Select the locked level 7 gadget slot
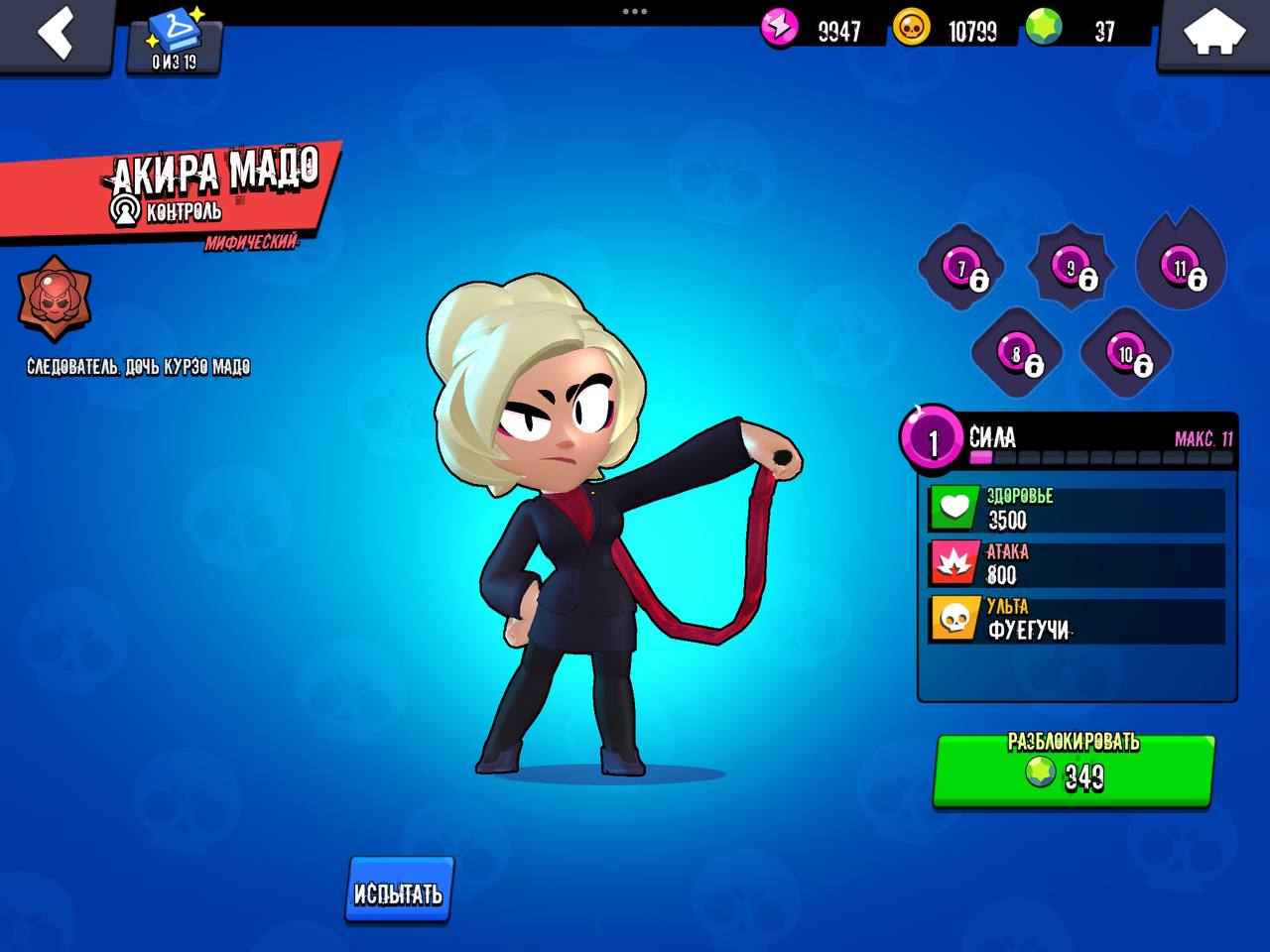Image resolution: width=1270 pixels, height=952 pixels. (961, 268)
